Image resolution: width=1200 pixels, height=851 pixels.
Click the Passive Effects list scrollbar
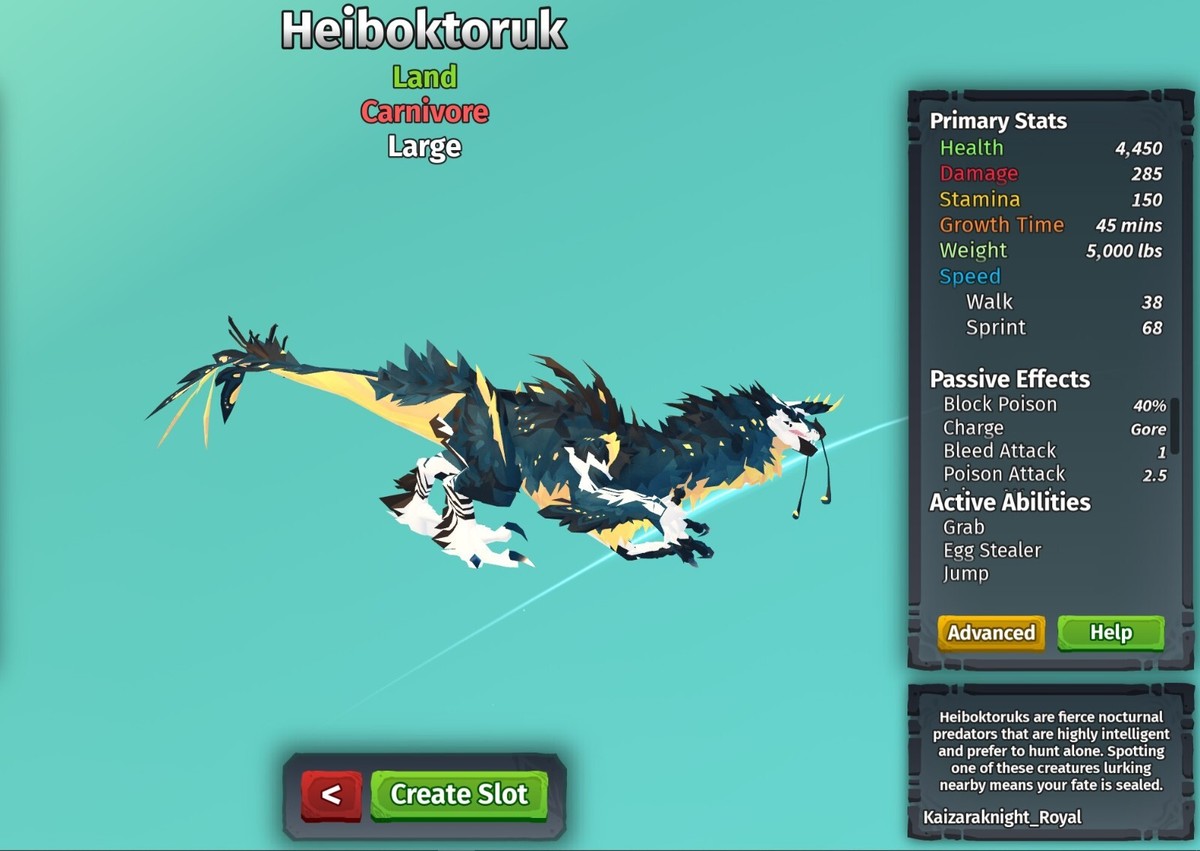(x=1175, y=425)
